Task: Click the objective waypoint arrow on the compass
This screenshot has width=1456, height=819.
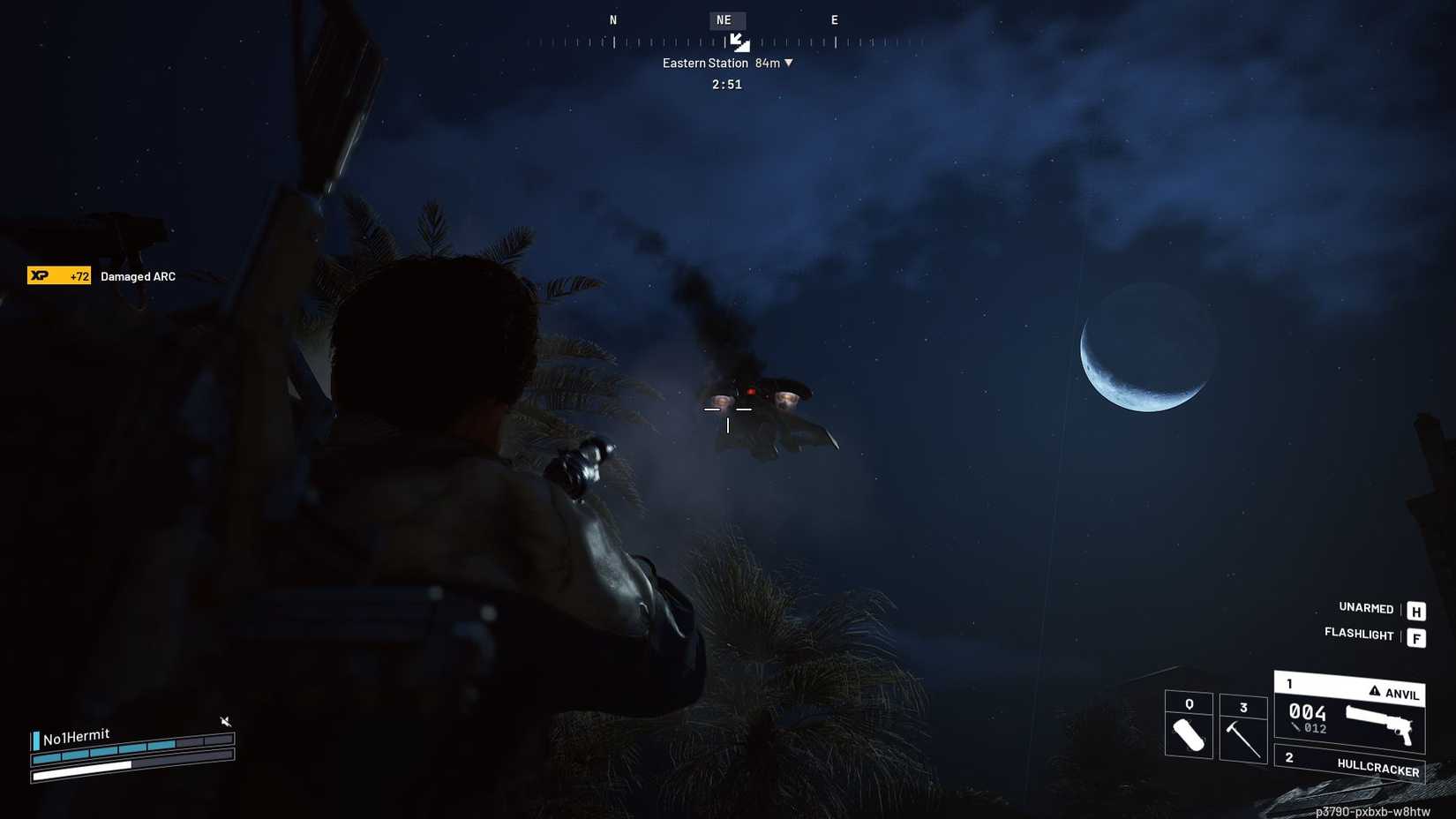Action: 739,41
